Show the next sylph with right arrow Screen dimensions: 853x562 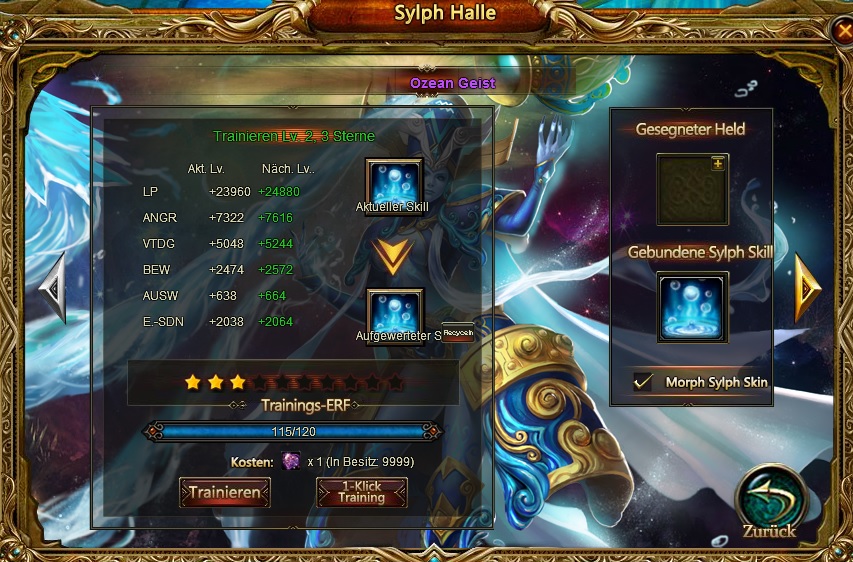(806, 288)
